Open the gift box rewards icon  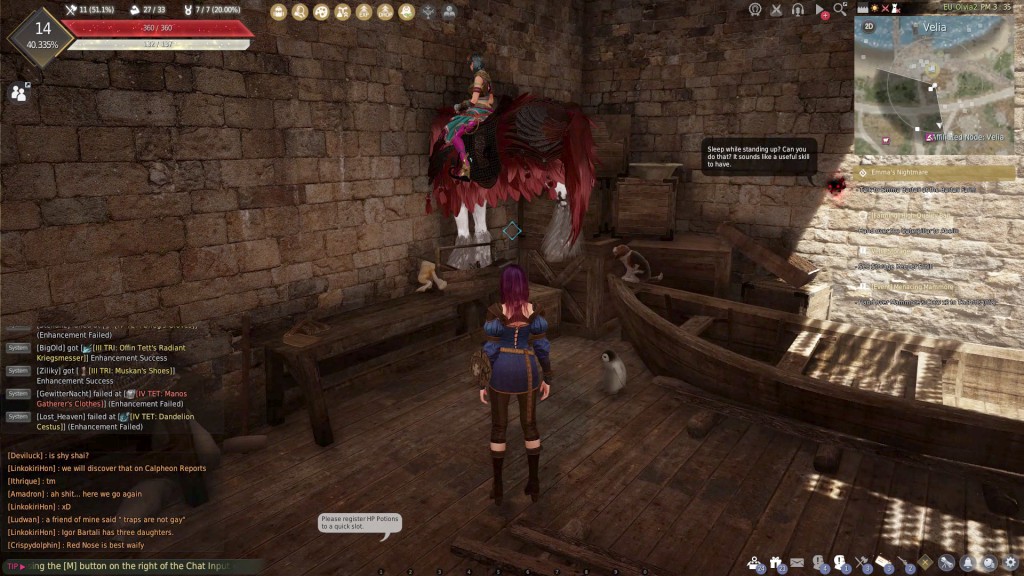(775, 563)
